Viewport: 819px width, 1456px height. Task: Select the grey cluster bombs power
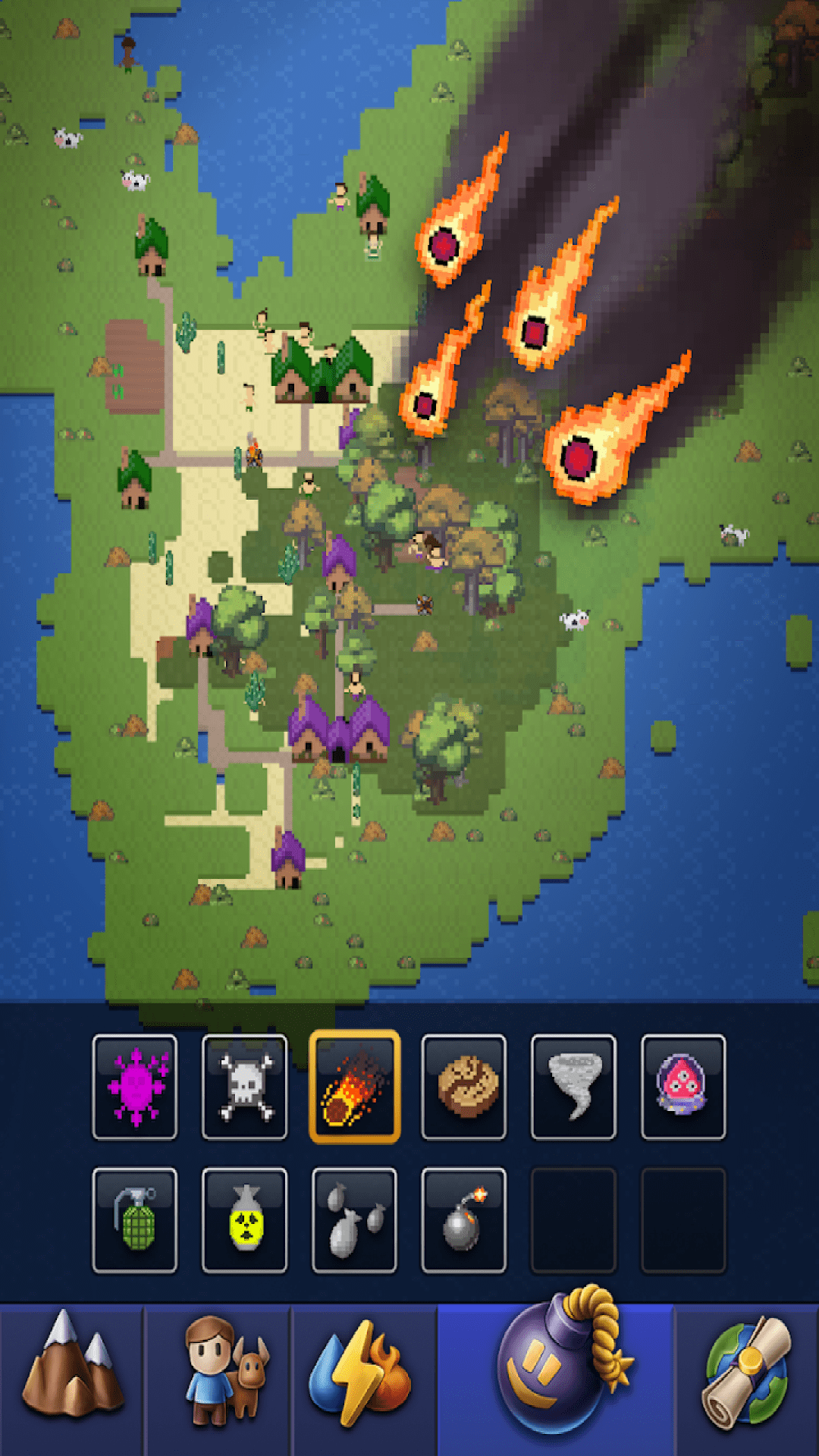point(354,1219)
